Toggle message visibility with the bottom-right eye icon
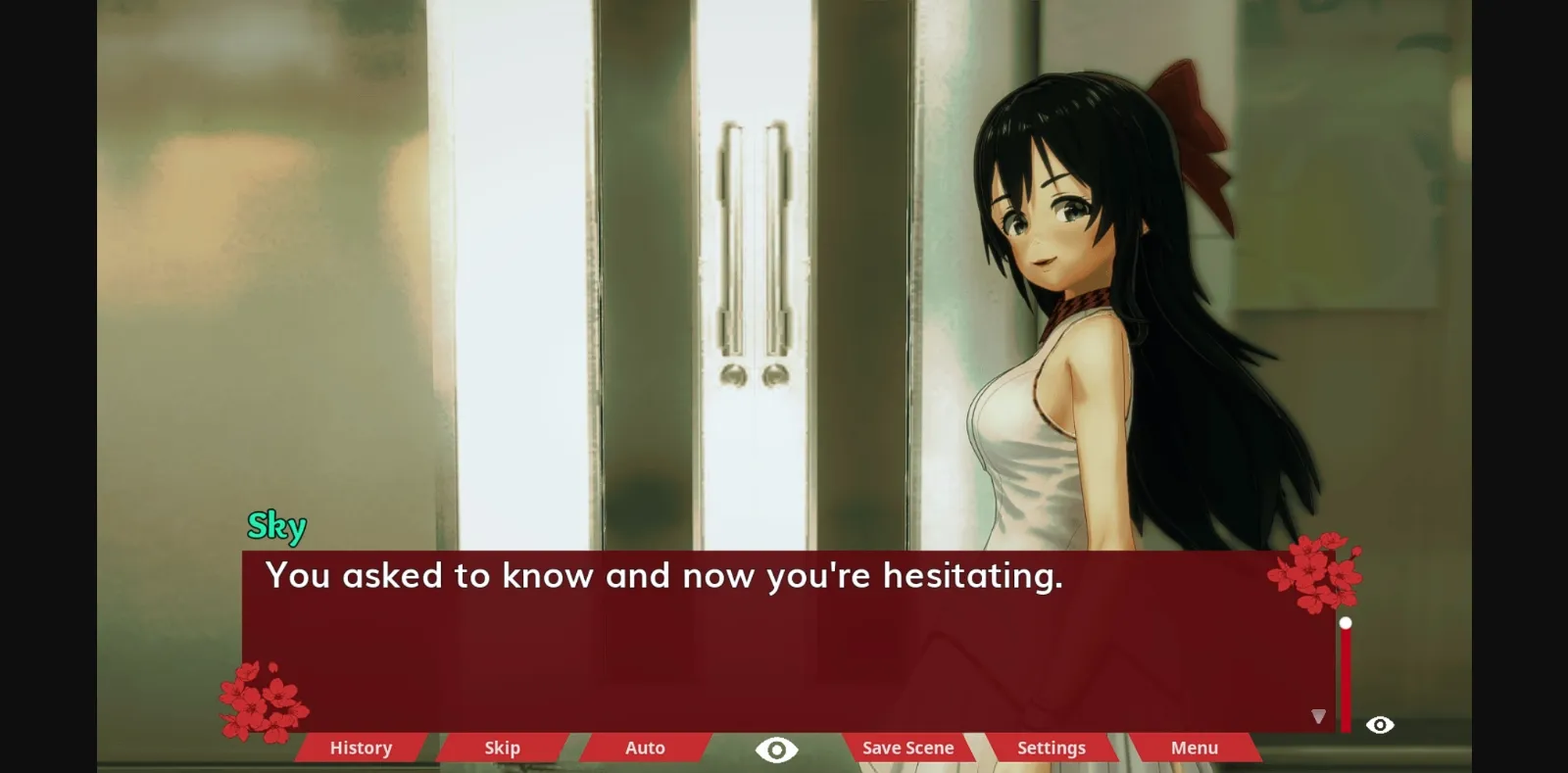The width and height of the screenshot is (1568, 773). (1380, 725)
